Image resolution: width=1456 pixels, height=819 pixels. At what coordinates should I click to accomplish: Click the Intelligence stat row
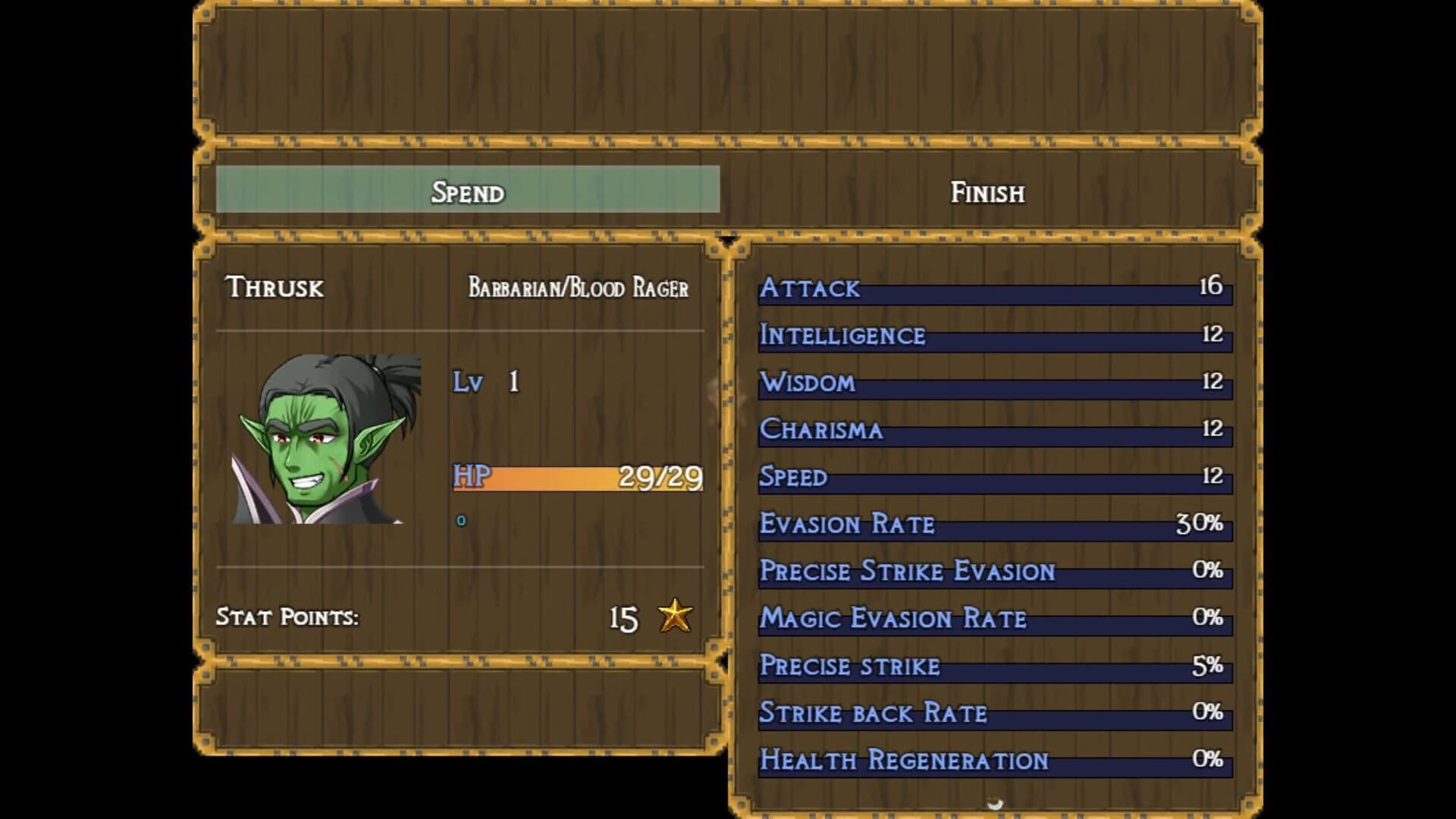(x=993, y=336)
